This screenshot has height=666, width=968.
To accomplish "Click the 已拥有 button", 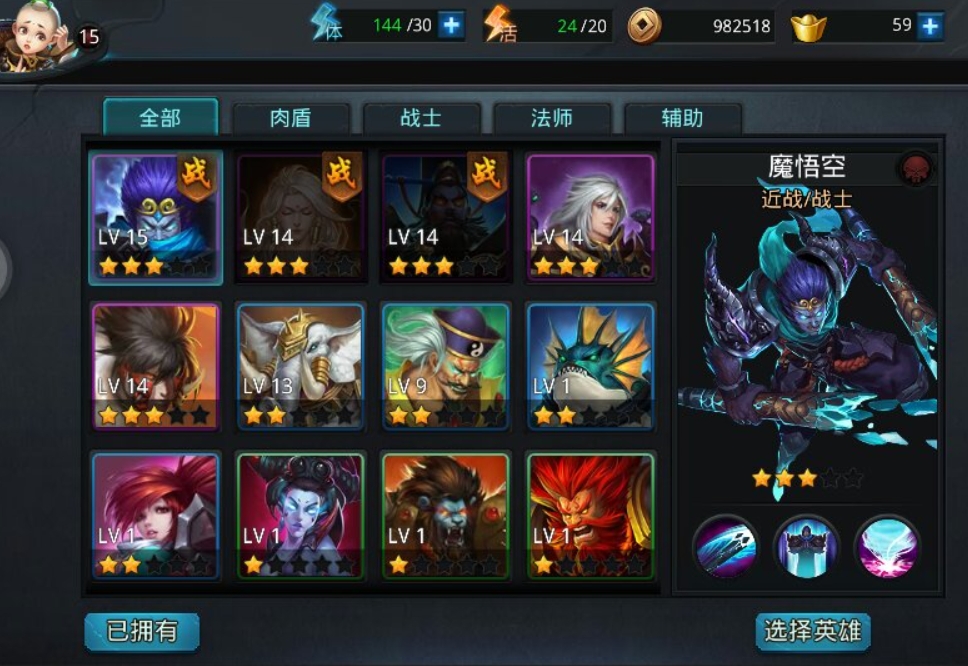I will click(x=142, y=631).
